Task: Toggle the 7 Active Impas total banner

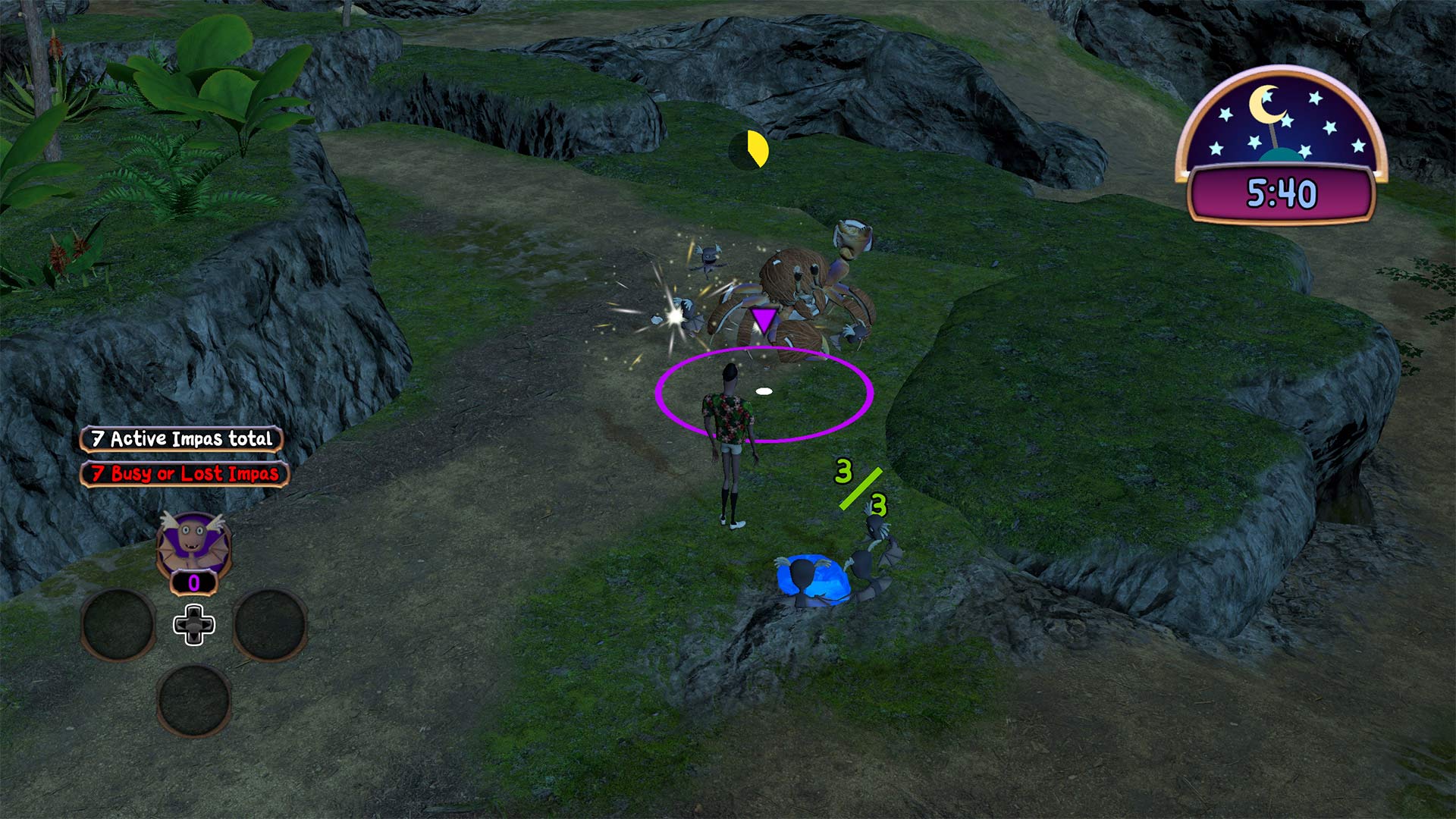Action: (x=181, y=438)
